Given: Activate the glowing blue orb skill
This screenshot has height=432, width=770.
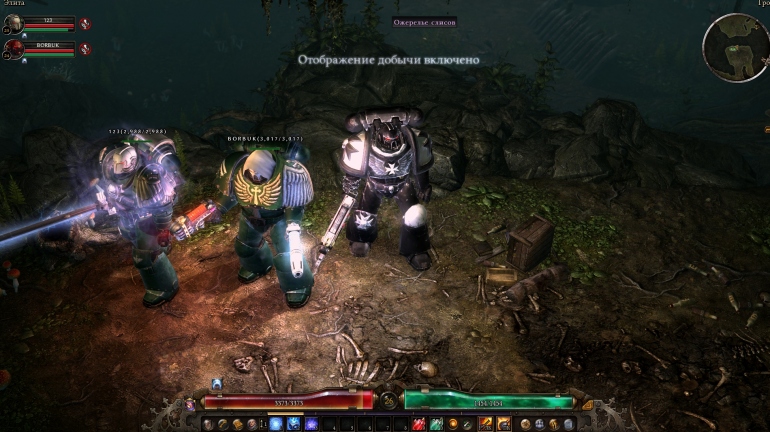Looking at the screenshot, I should click(276, 424).
